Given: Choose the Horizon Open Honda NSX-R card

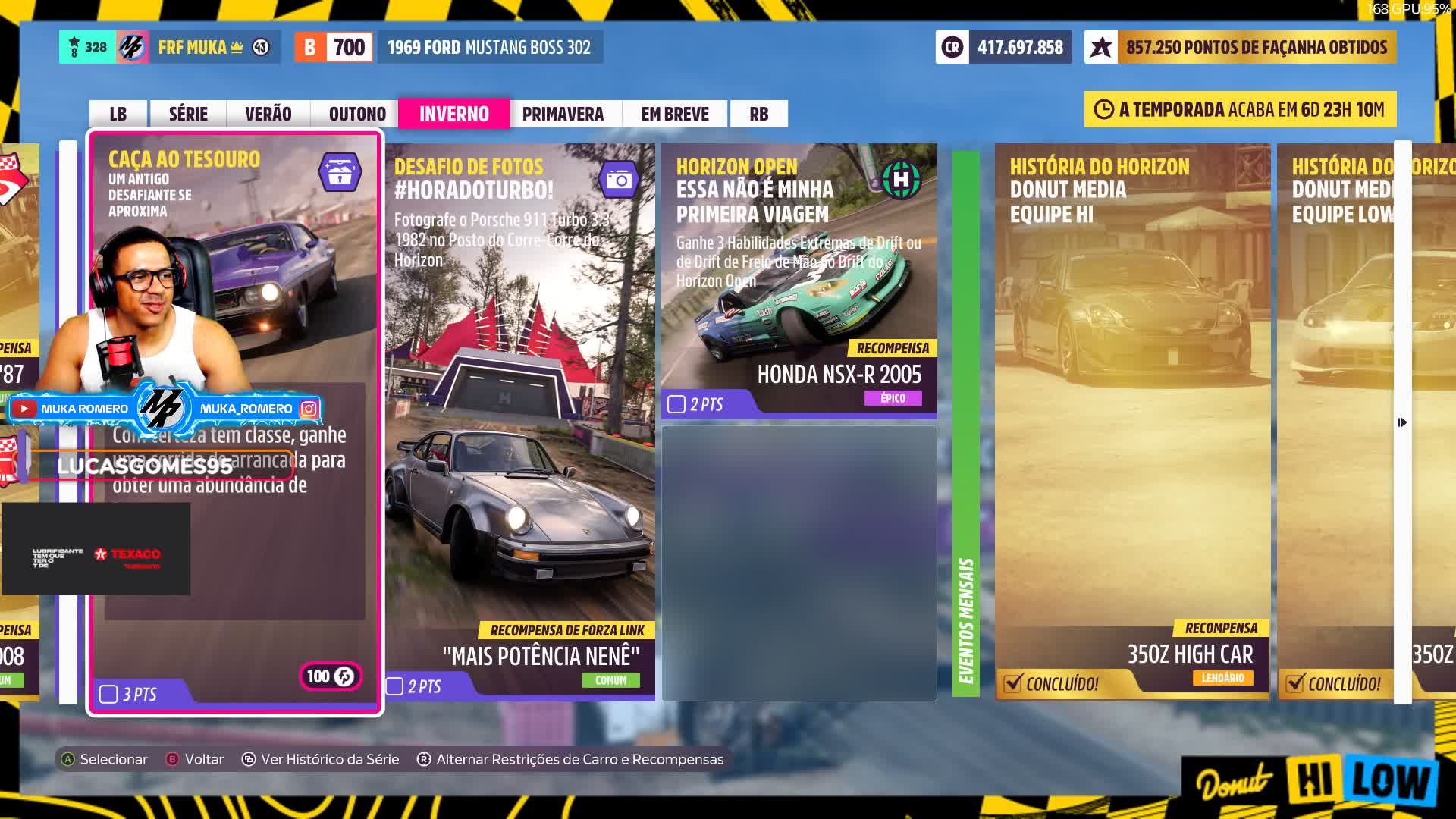Looking at the screenshot, I should pyautogui.click(x=799, y=281).
